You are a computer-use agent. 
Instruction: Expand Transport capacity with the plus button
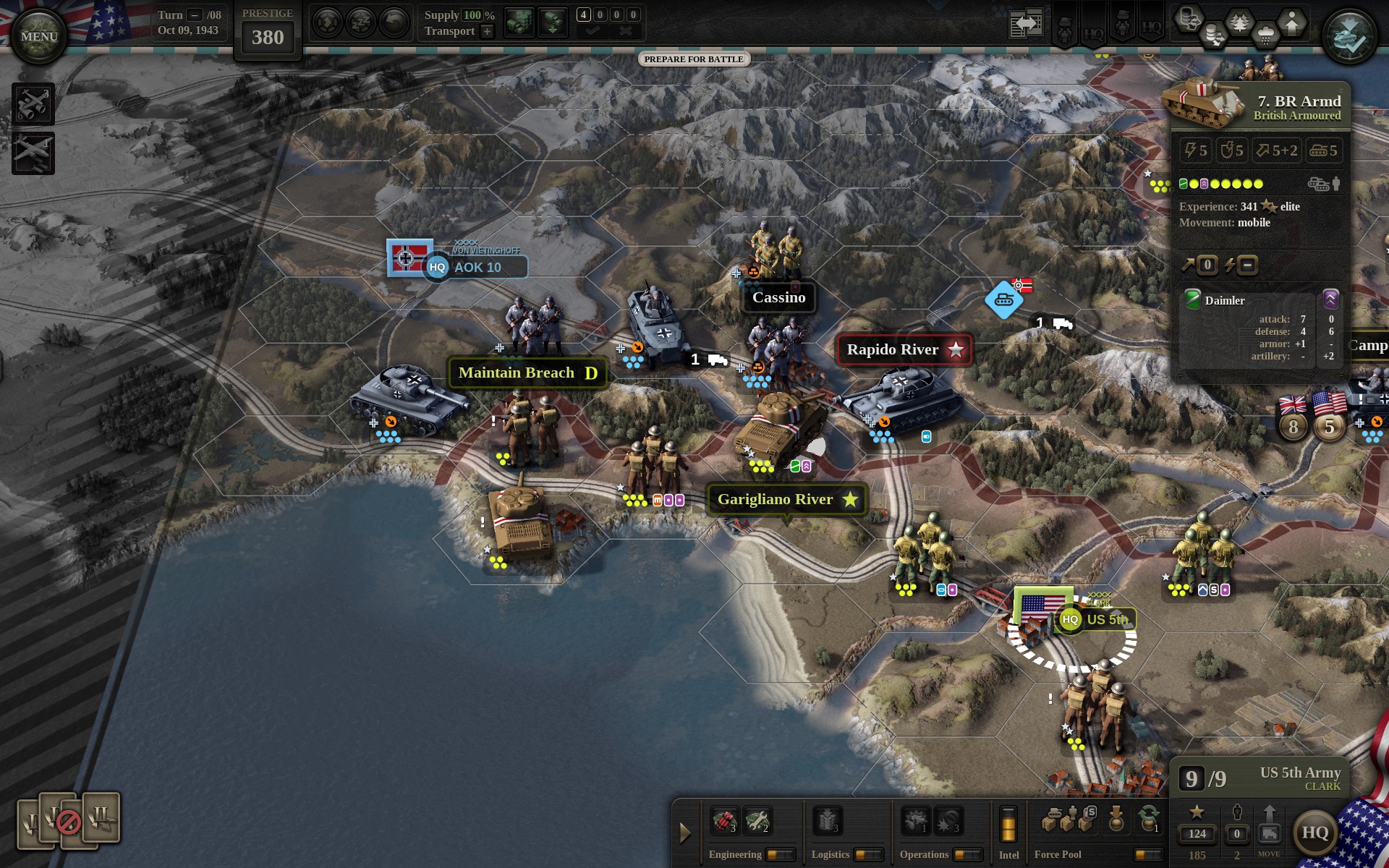coord(487,31)
